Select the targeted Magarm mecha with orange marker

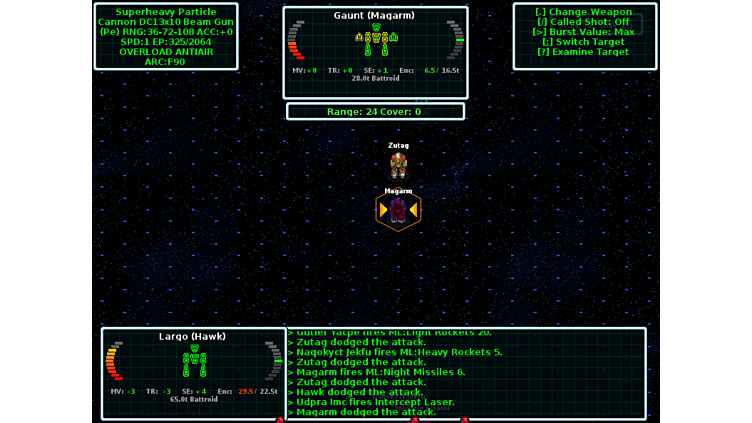point(398,210)
